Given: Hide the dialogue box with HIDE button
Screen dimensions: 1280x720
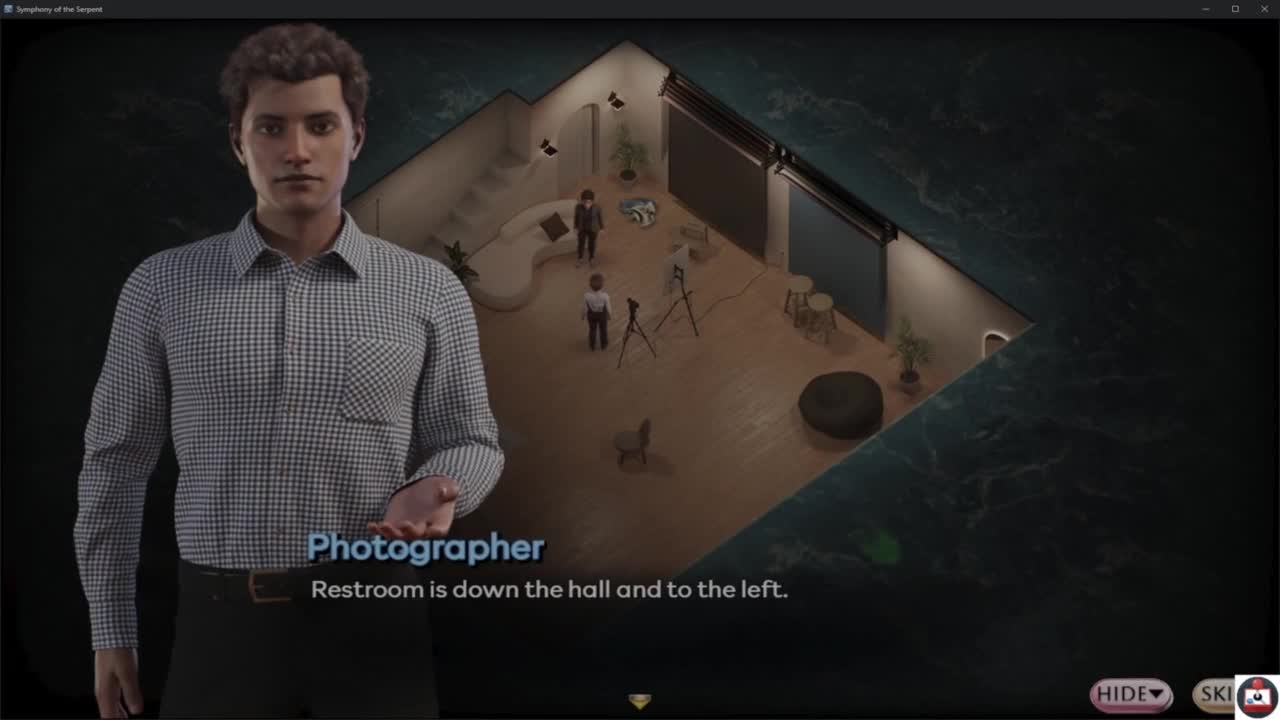Looking at the screenshot, I should (1130, 694).
